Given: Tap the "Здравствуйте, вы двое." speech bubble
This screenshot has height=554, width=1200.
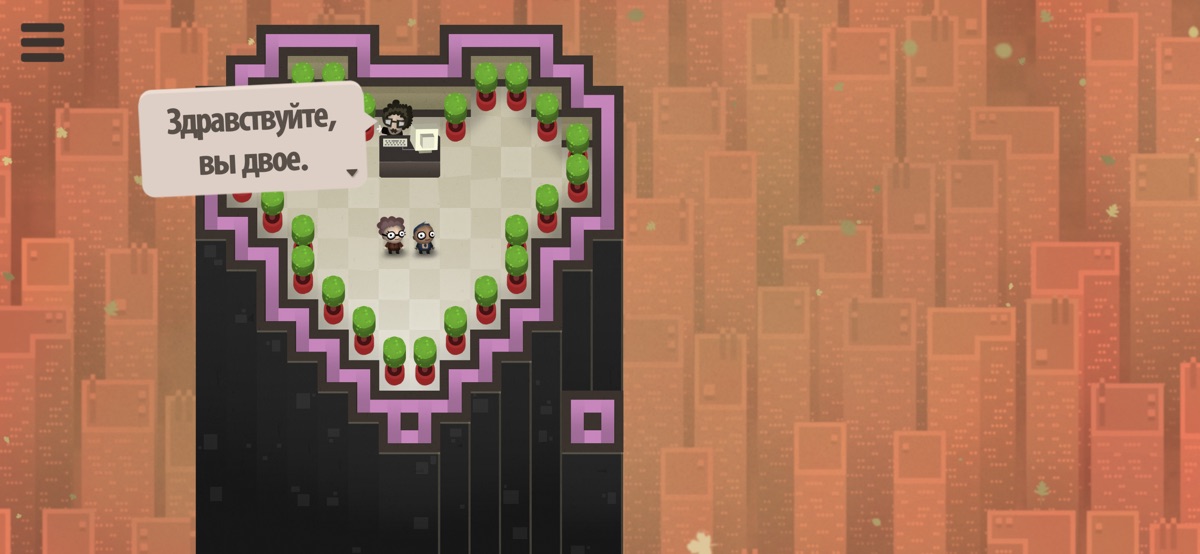Looking at the screenshot, I should 252,140.
